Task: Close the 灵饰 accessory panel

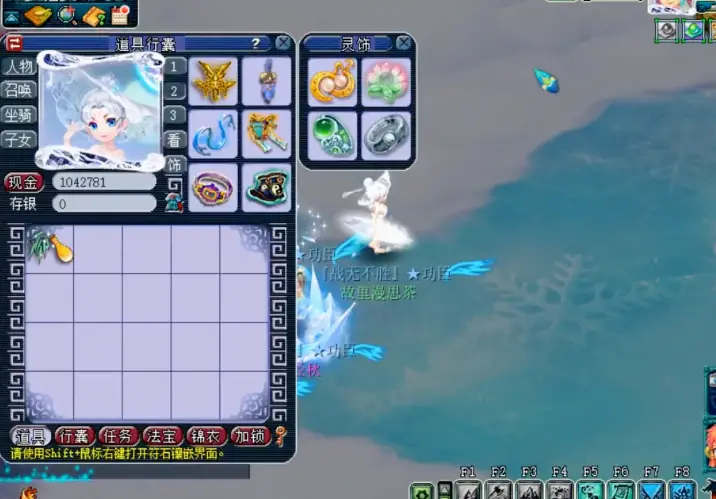Action: (x=403, y=43)
